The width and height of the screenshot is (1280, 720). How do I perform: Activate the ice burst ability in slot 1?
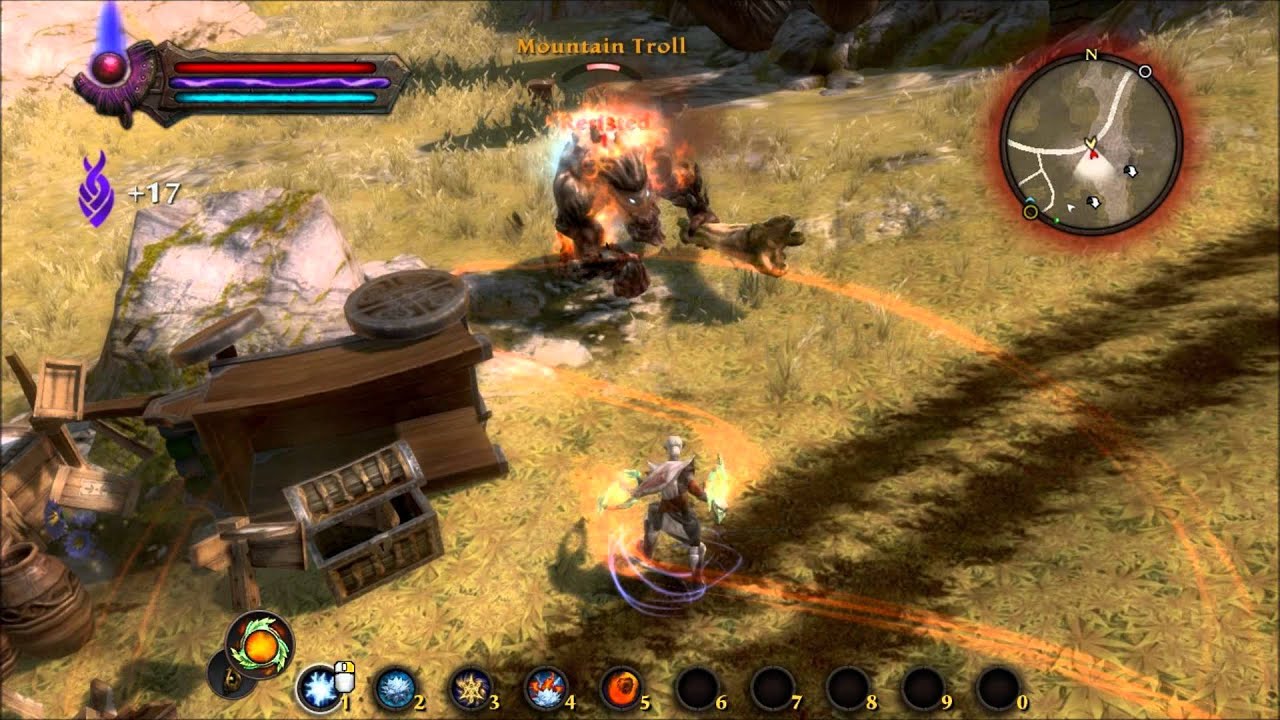point(318,688)
